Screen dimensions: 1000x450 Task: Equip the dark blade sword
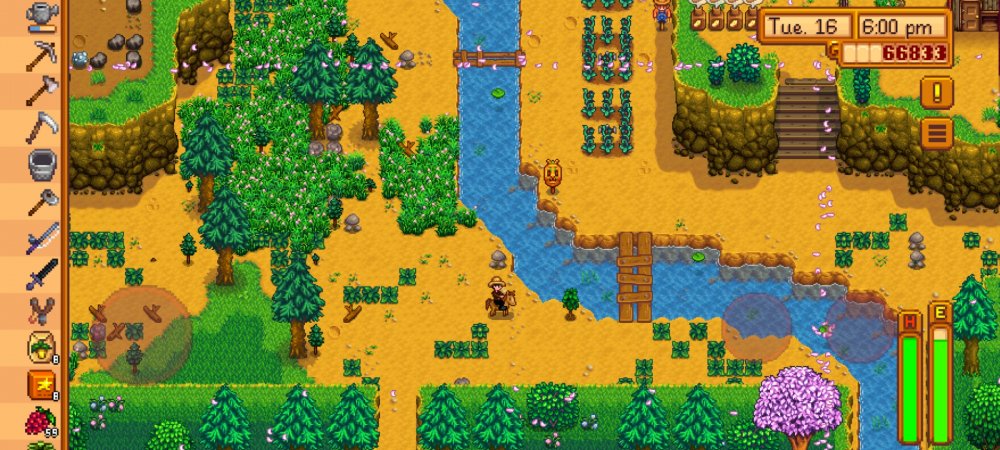coord(42,273)
